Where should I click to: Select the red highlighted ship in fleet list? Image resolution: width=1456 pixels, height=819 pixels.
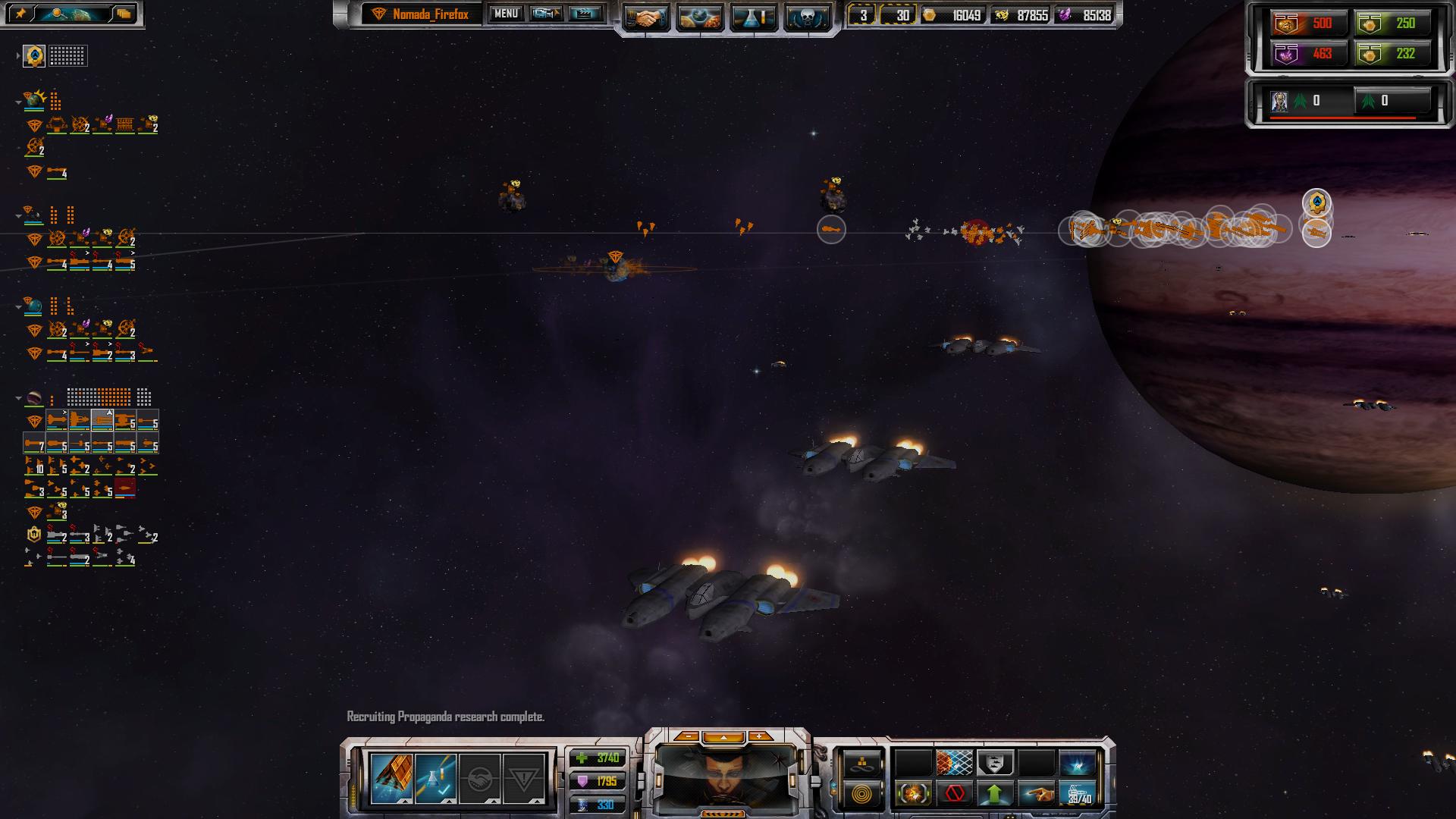pyautogui.click(x=125, y=488)
